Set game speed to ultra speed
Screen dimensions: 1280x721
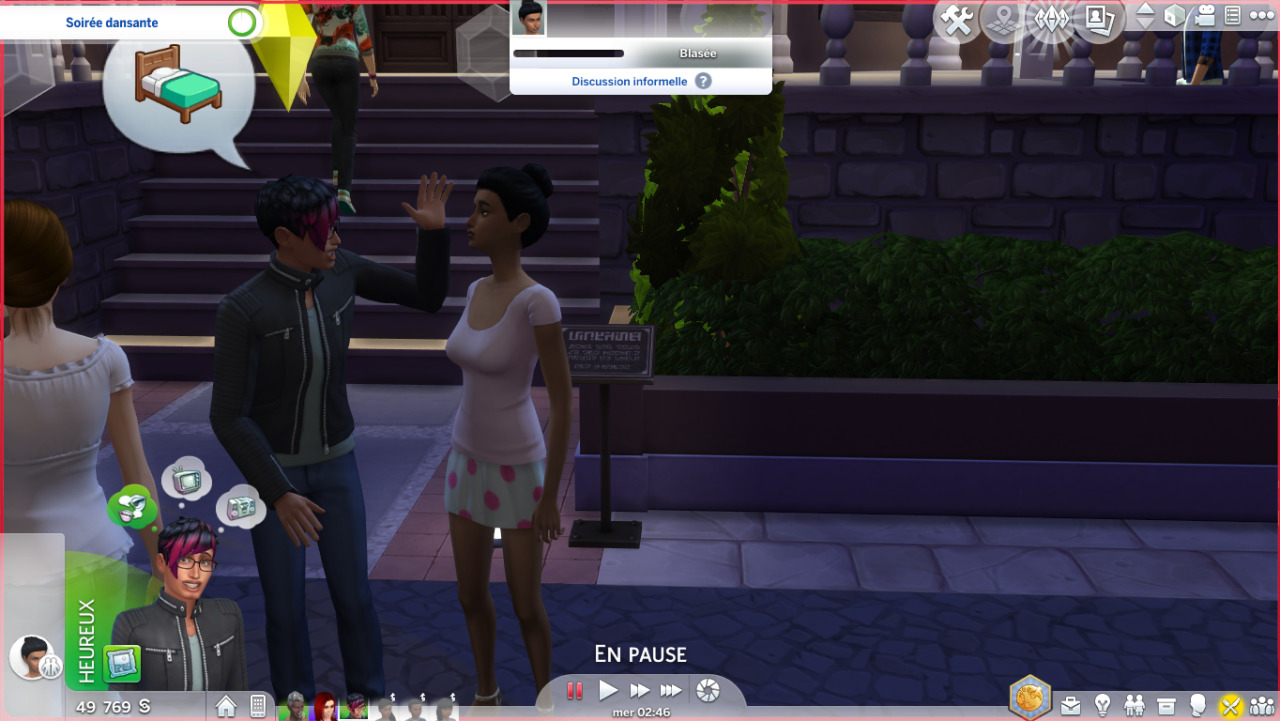(671, 690)
